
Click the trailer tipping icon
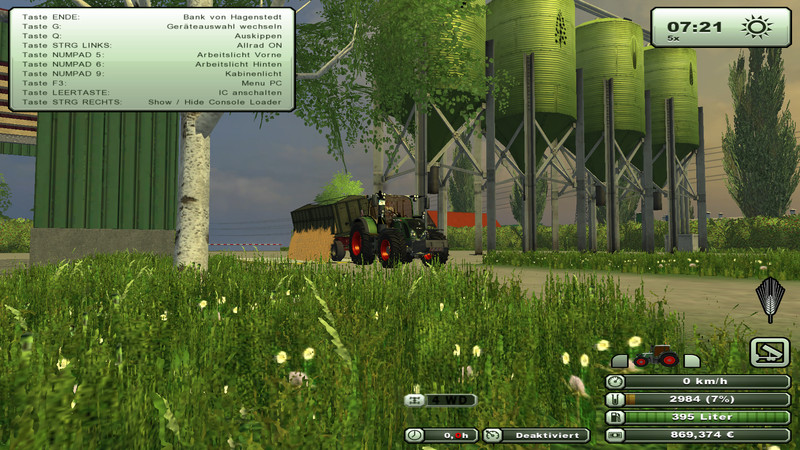point(769,352)
